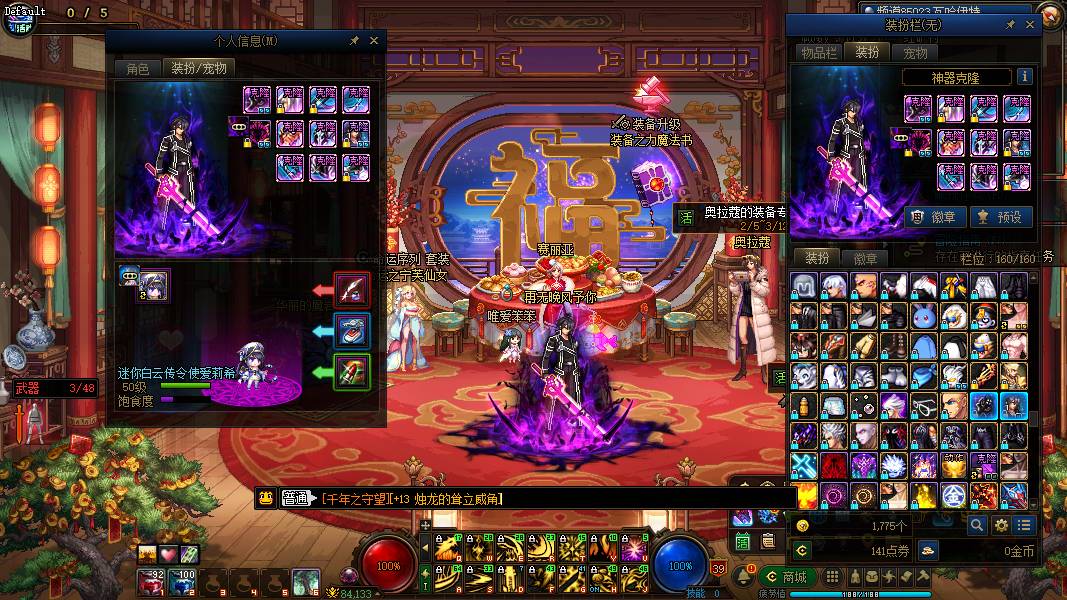Select the green-framed pet equipment slot
The width and height of the screenshot is (1067, 600).
click(352, 372)
